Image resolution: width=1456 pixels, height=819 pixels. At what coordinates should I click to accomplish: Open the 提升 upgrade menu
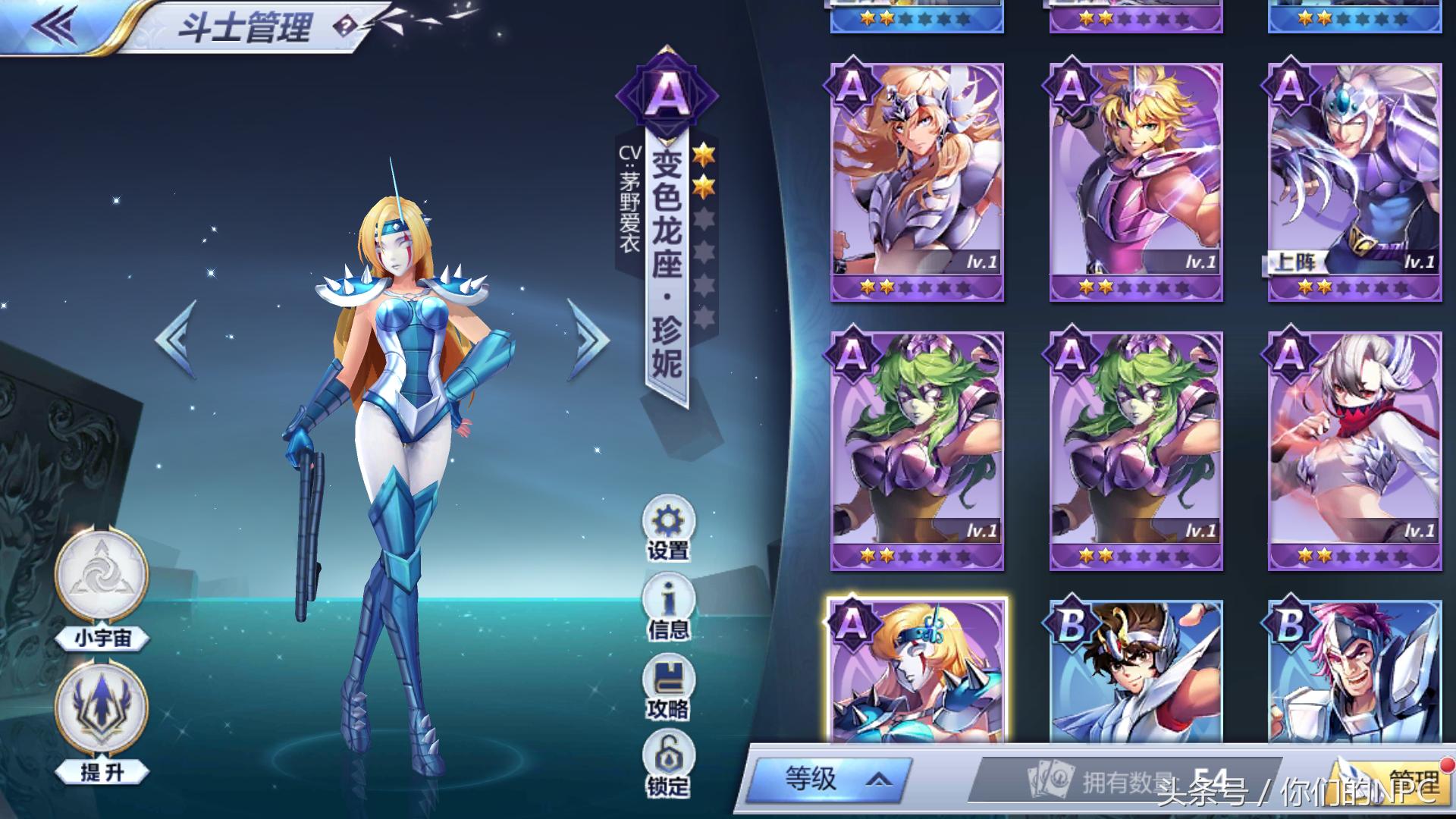pos(102,709)
